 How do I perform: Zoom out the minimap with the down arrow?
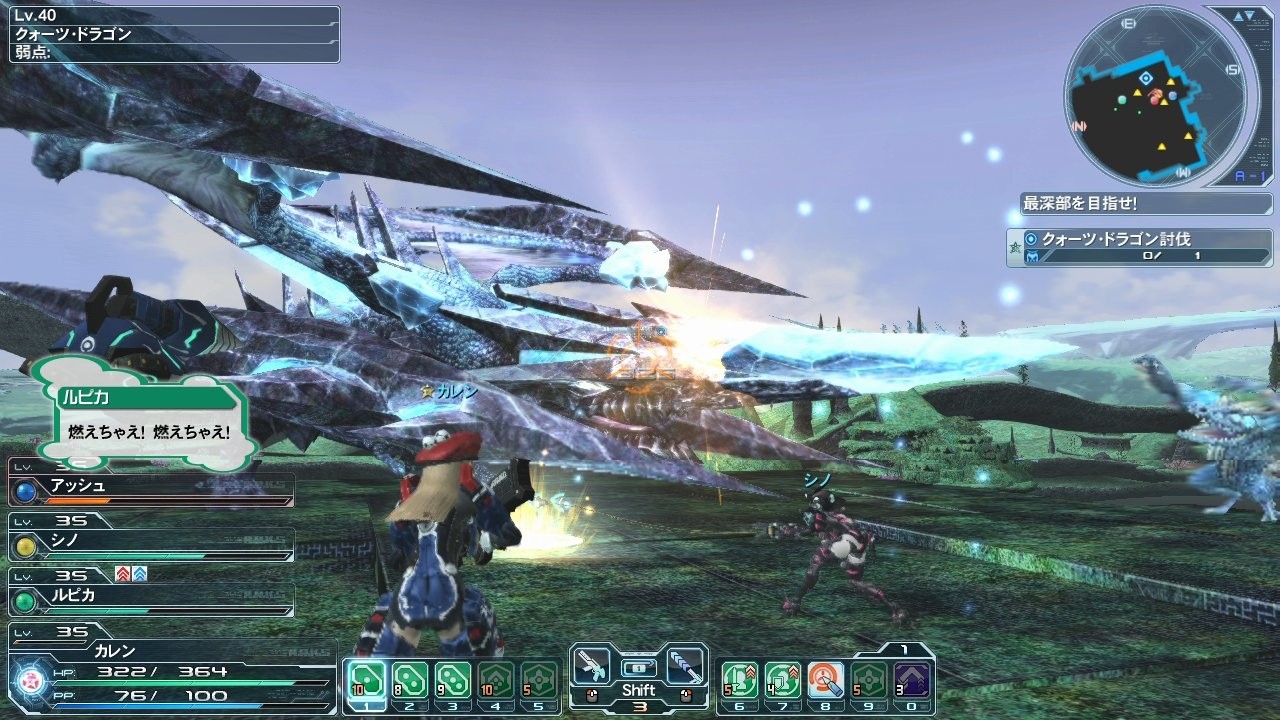(x=1248, y=16)
